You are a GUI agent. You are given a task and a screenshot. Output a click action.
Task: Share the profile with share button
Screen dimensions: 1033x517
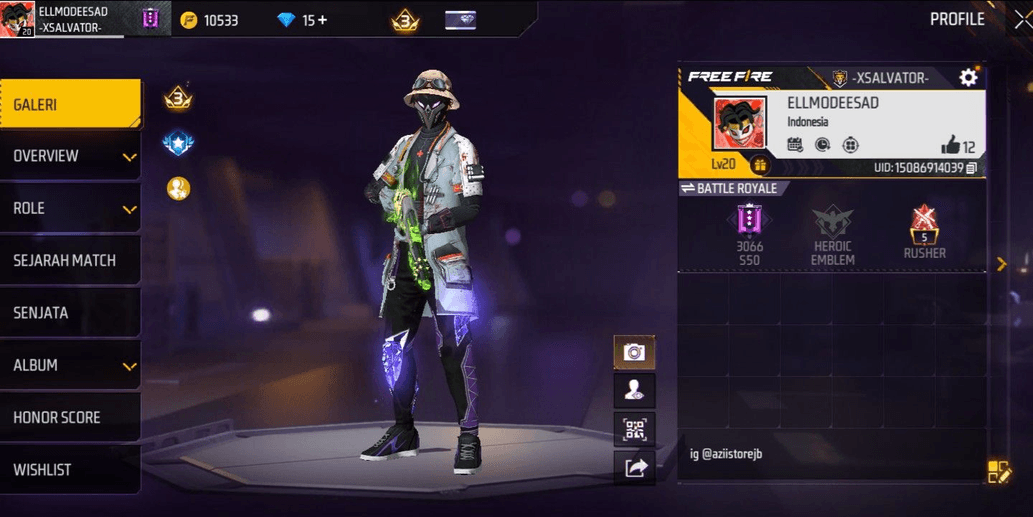pyautogui.click(x=634, y=466)
